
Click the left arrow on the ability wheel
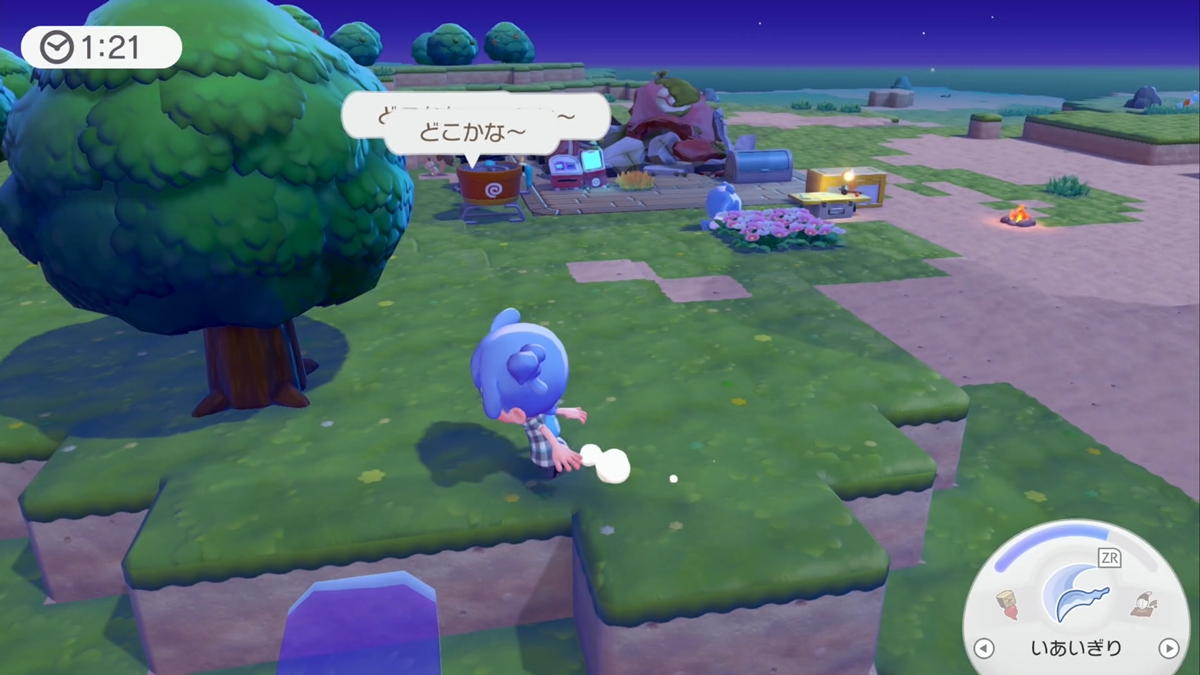[984, 648]
